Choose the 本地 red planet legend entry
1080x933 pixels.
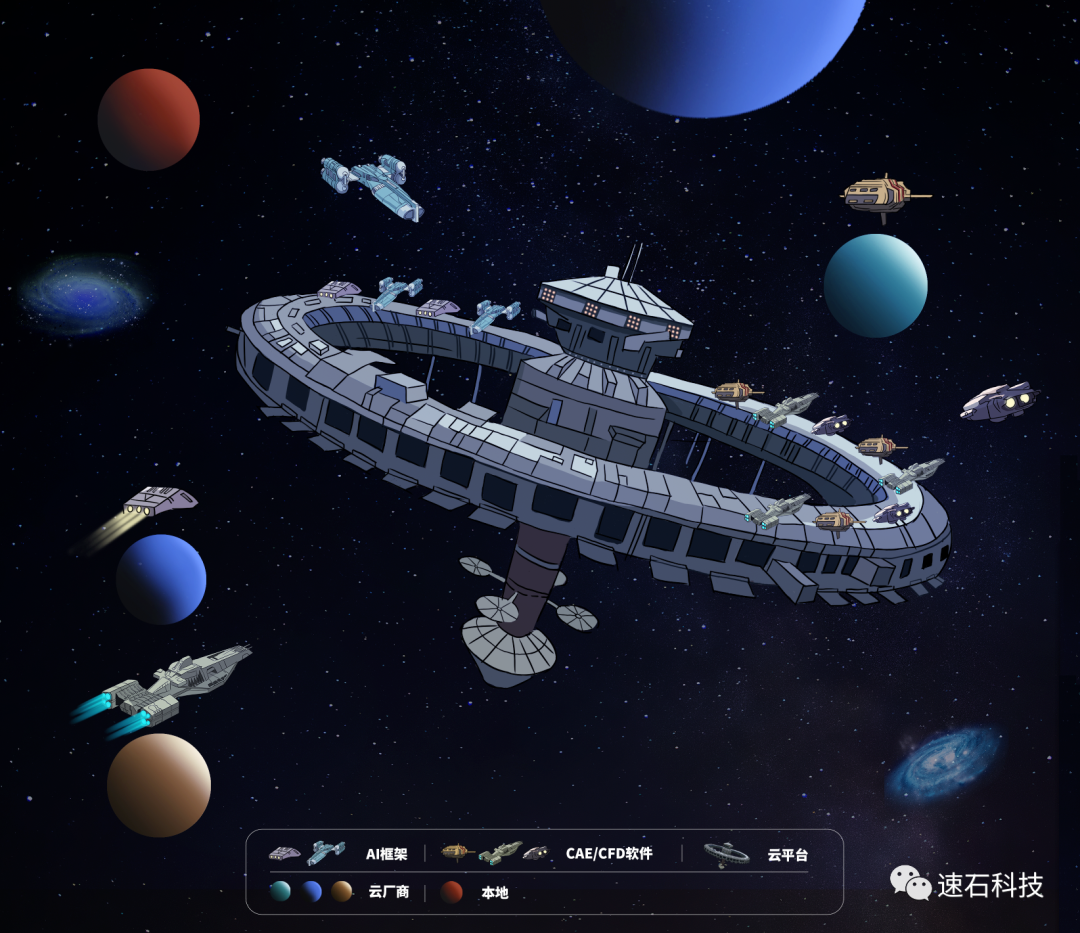(494, 892)
